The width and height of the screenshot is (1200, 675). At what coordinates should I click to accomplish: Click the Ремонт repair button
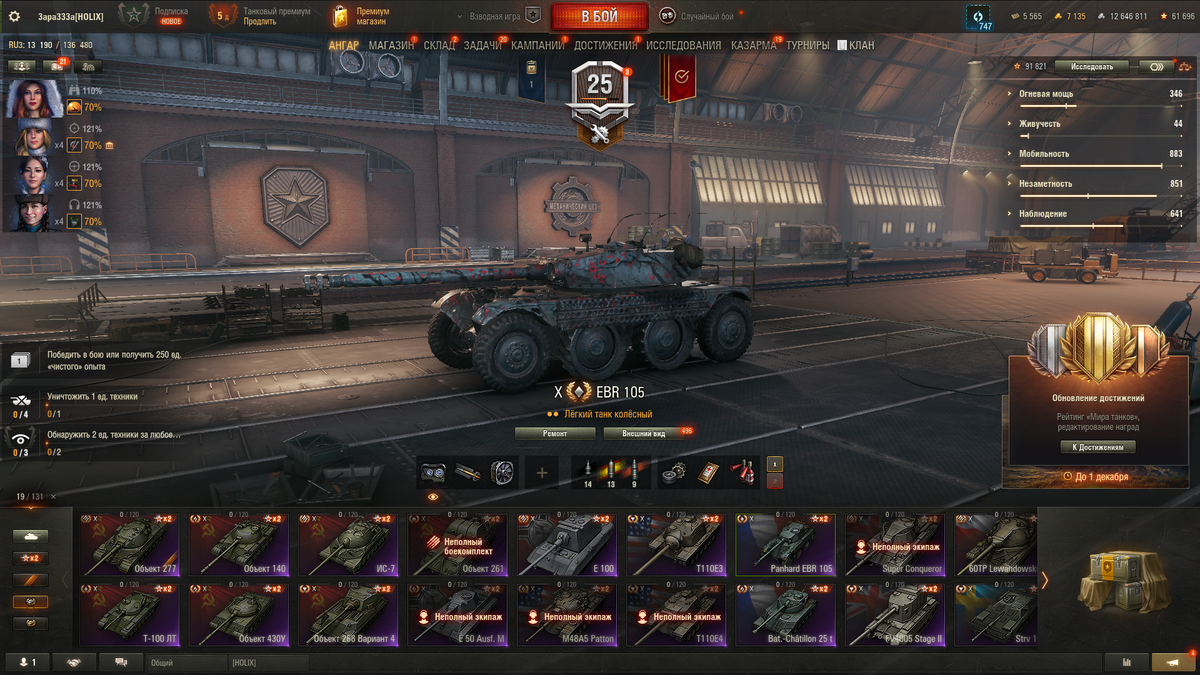click(x=555, y=433)
